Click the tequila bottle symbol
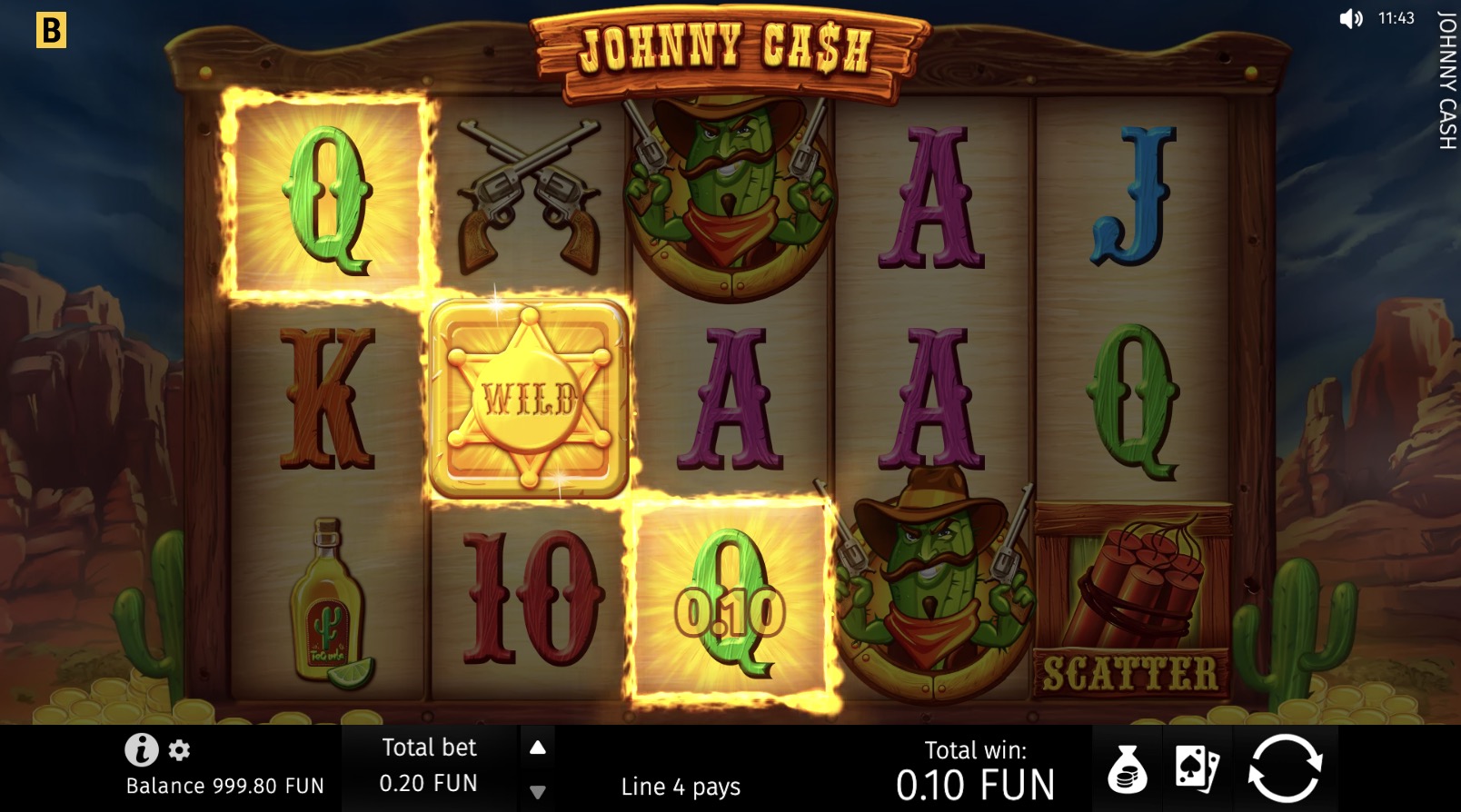The width and height of the screenshot is (1461, 812). click(327, 604)
